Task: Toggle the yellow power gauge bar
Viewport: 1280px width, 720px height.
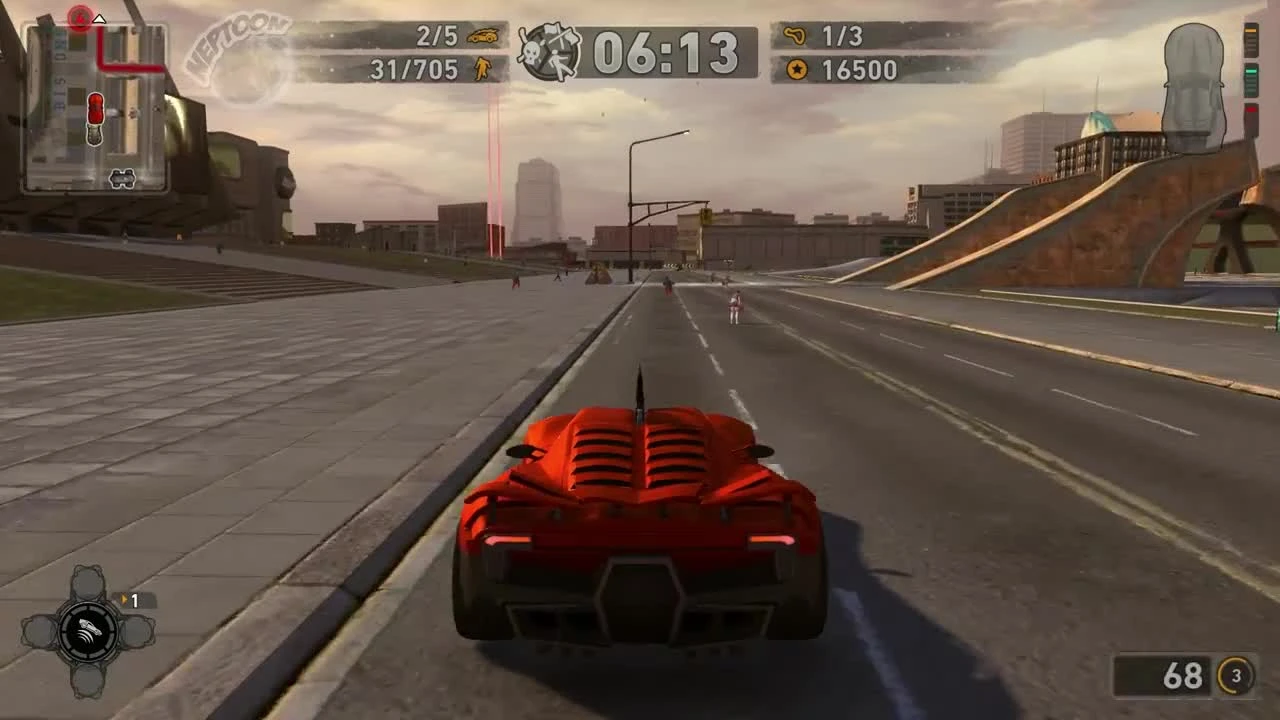Action: click(1250, 30)
